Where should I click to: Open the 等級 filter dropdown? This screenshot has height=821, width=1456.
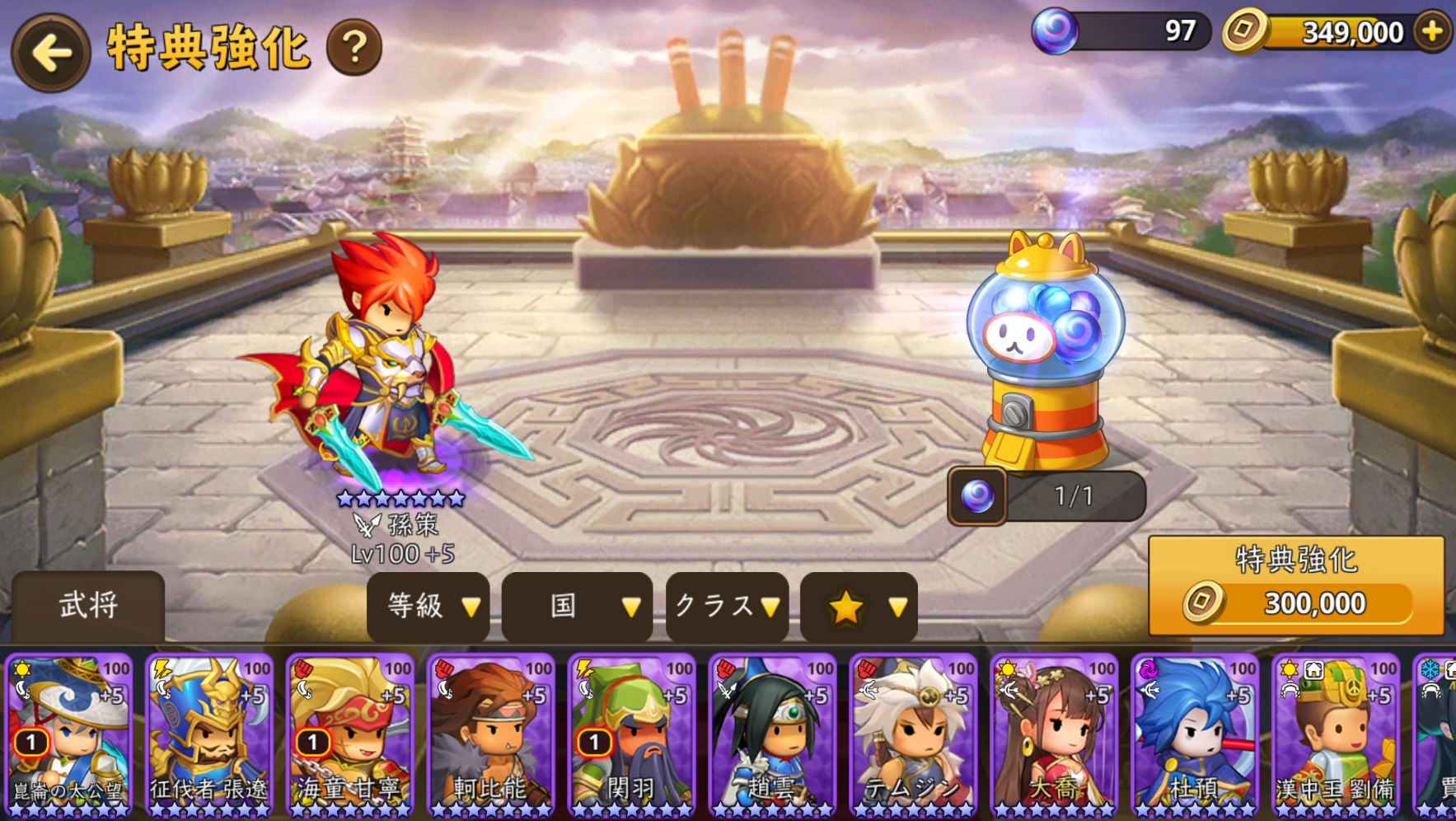(428, 607)
